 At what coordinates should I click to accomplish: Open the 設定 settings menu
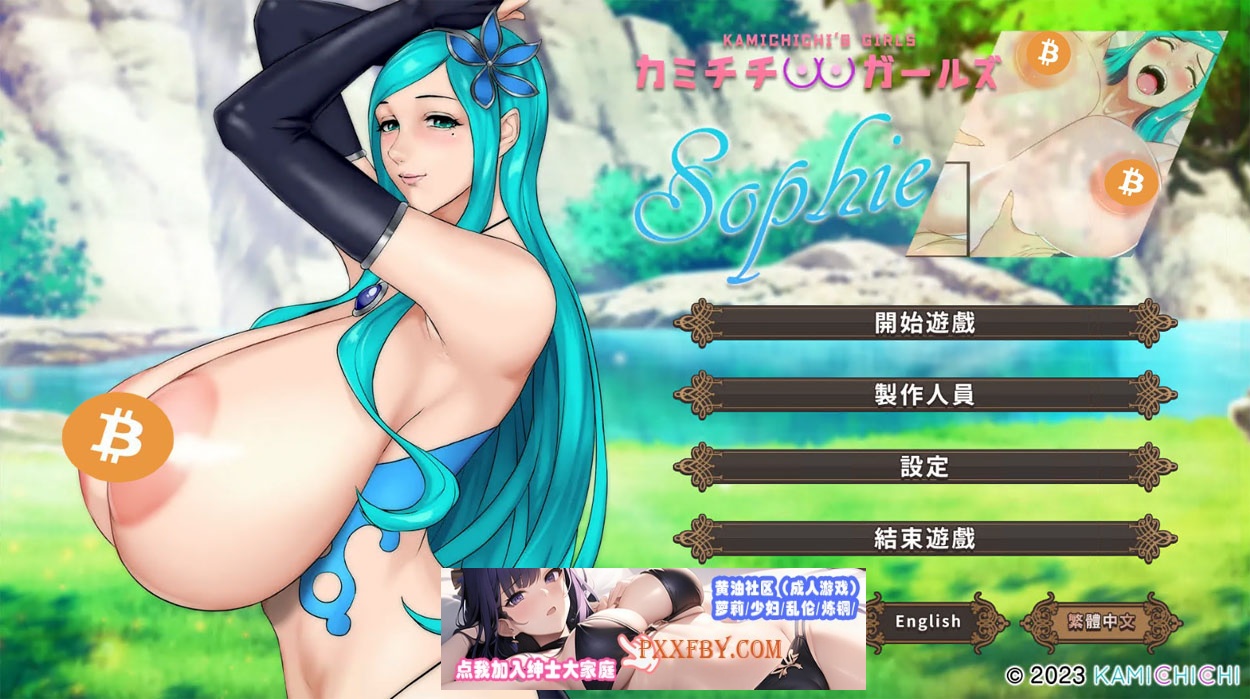(x=924, y=467)
